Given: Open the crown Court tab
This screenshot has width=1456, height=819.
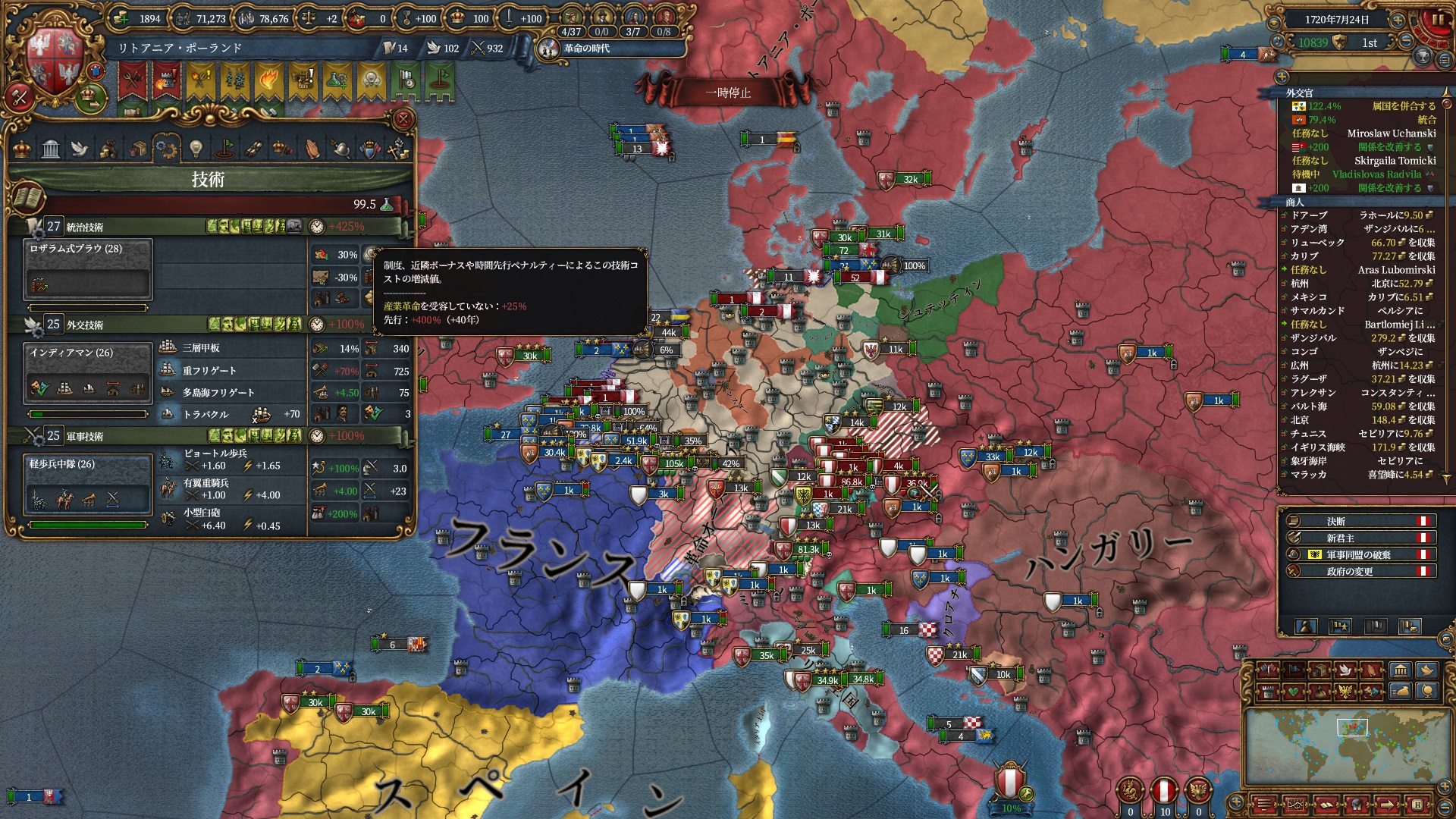Looking at the screenshot, I should click(22, 148).
